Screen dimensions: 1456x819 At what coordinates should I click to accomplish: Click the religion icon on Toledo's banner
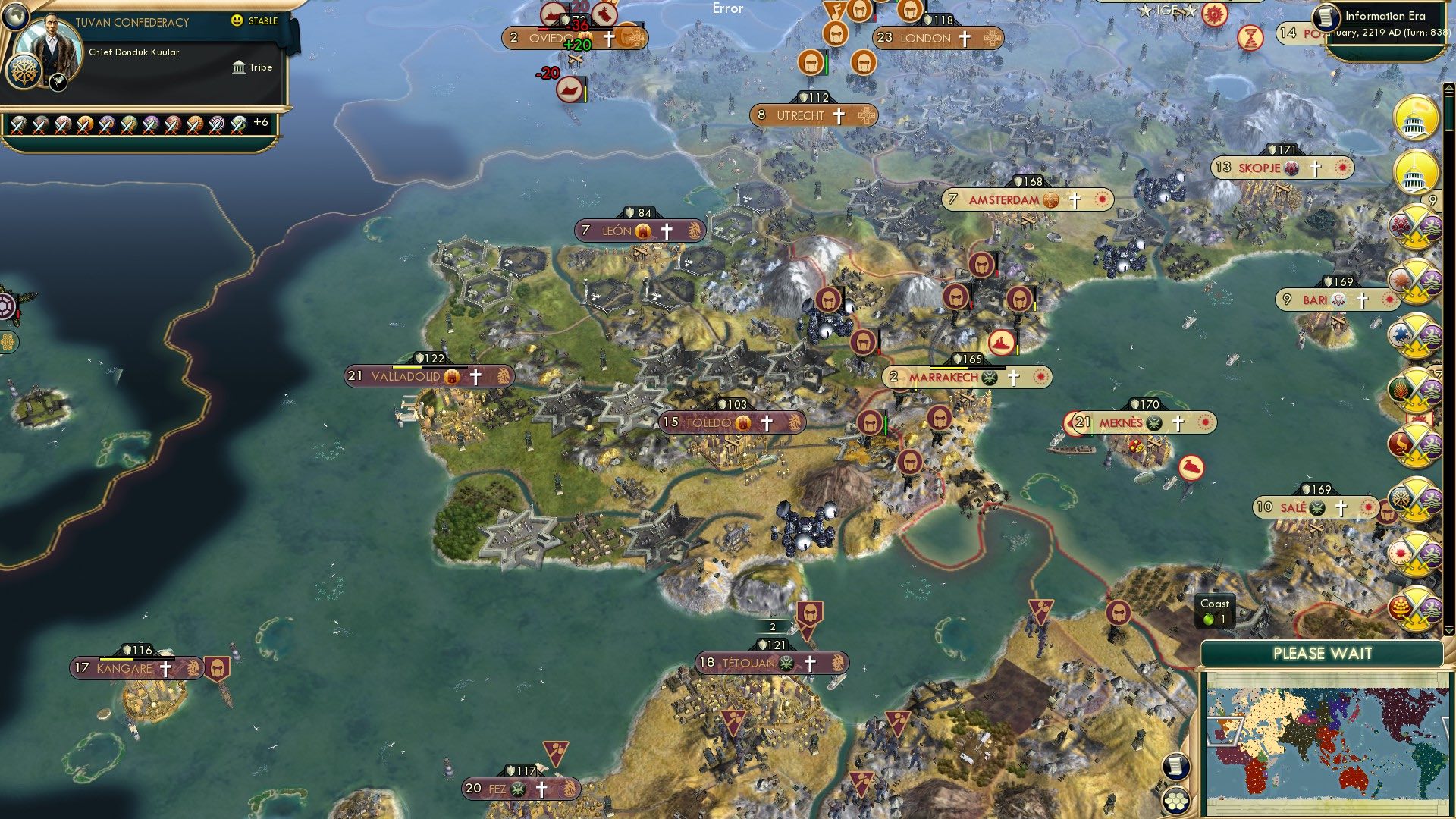tap(767, 422)
